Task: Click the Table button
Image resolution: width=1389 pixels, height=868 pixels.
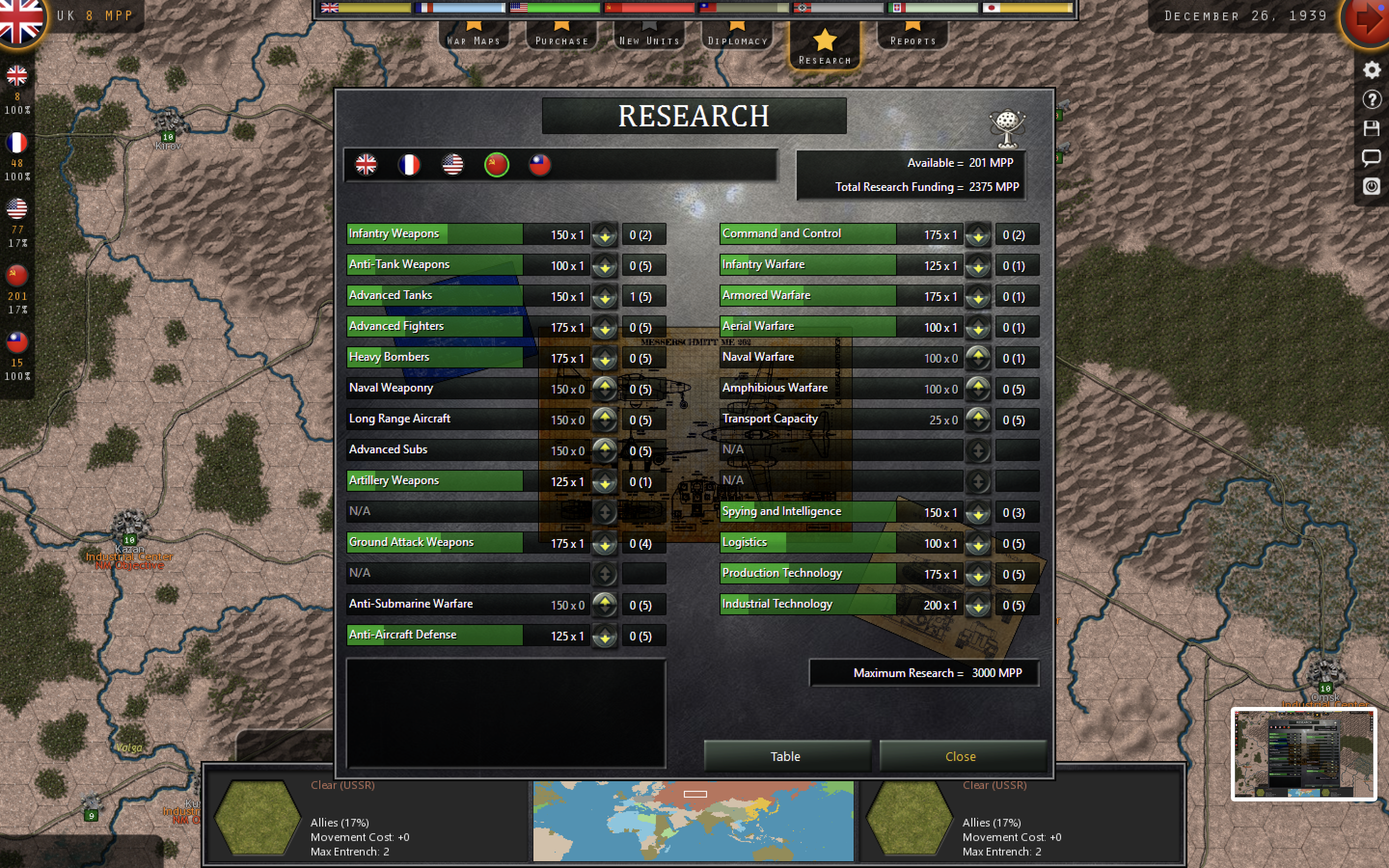Action: (786, 756)
